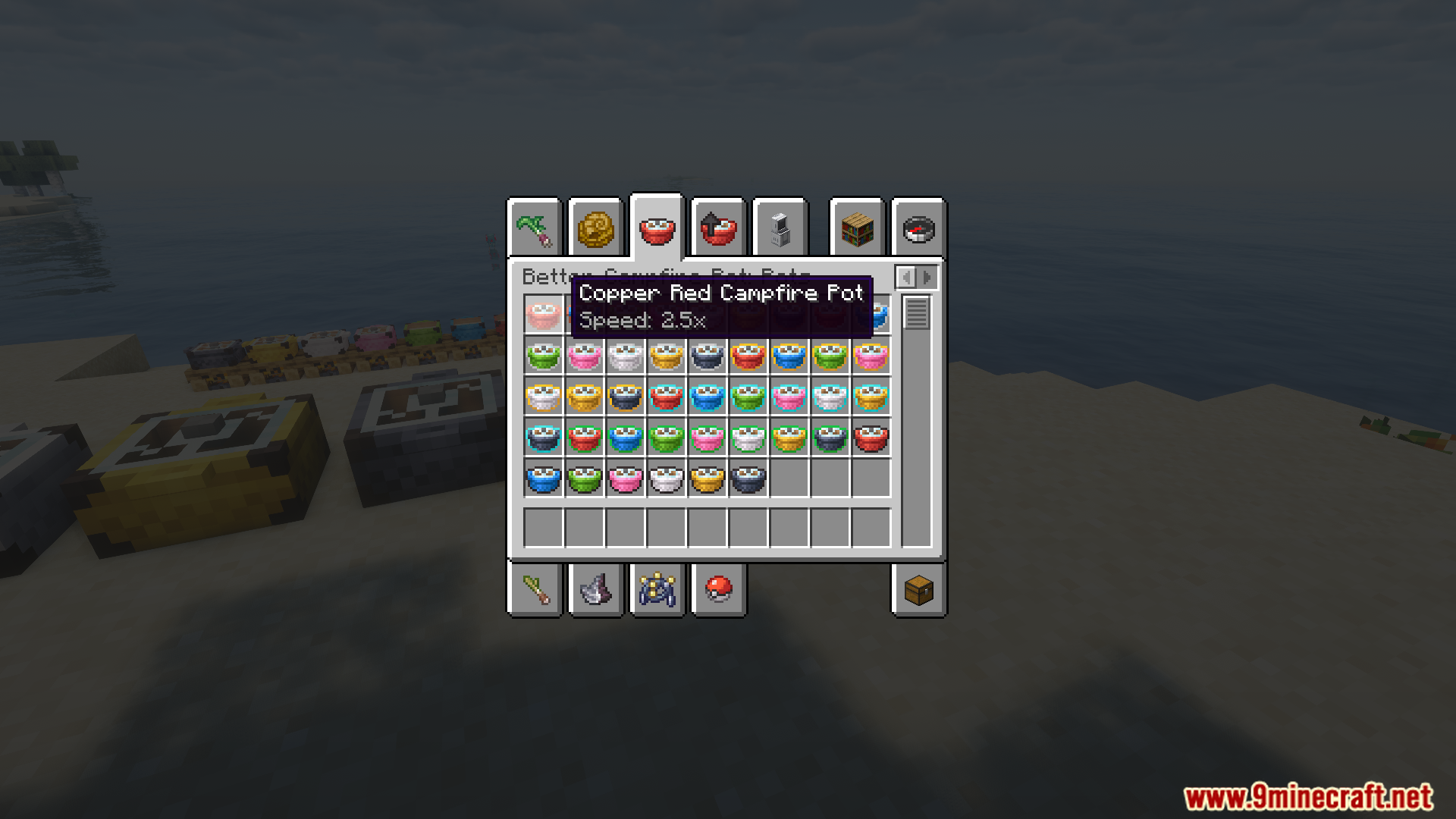The image size is (1456, 819).
Task: Click the Pokéball tab icon
Action: tap(719, 591)
